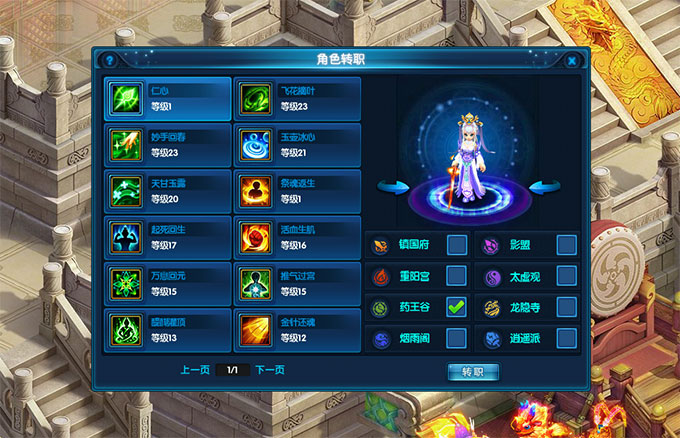Screen dimensions: 680x438
Task: Tick the 镇国府 checkbox
Action: point(456,244)
